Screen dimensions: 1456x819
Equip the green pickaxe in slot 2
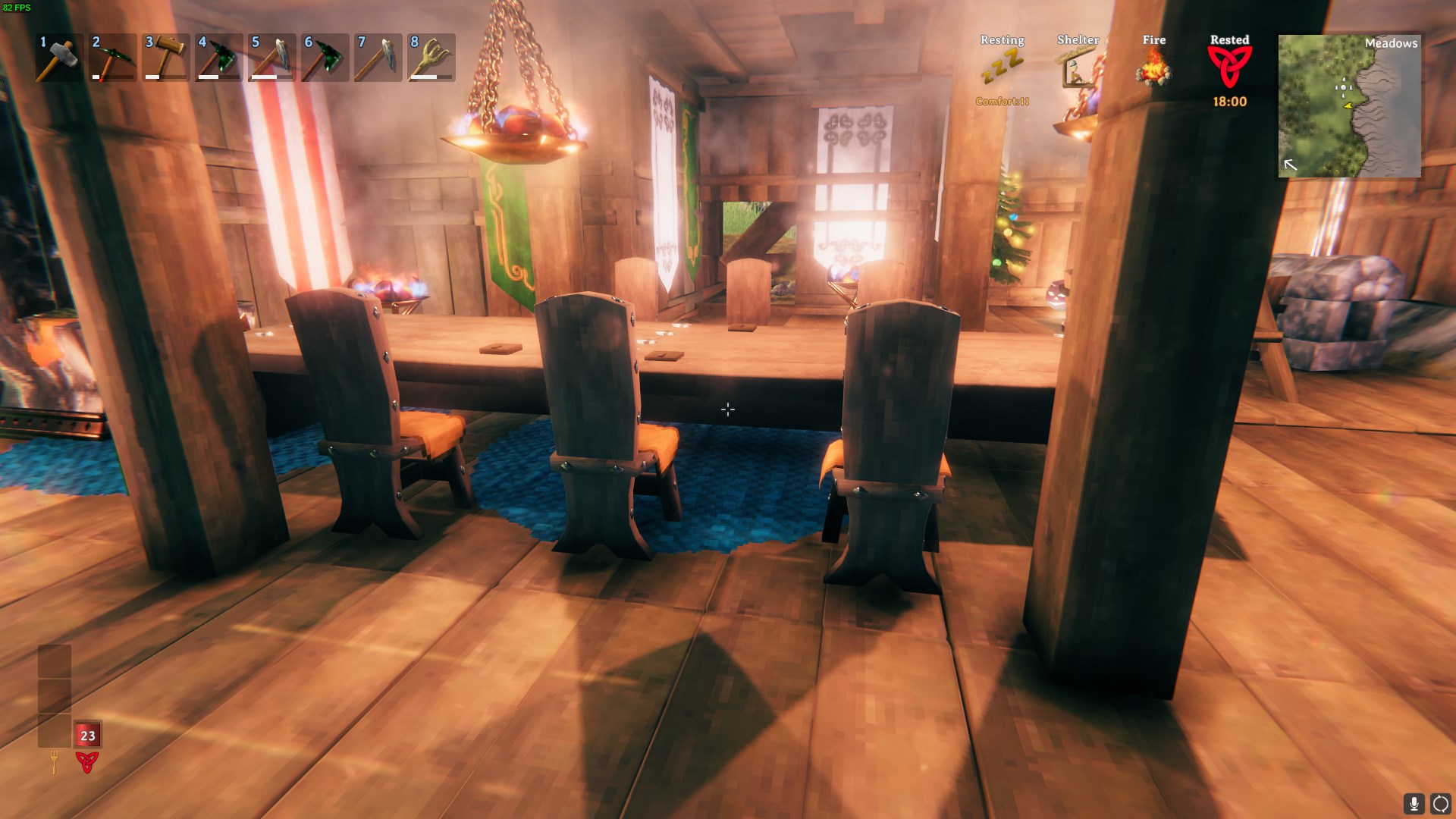113,58
